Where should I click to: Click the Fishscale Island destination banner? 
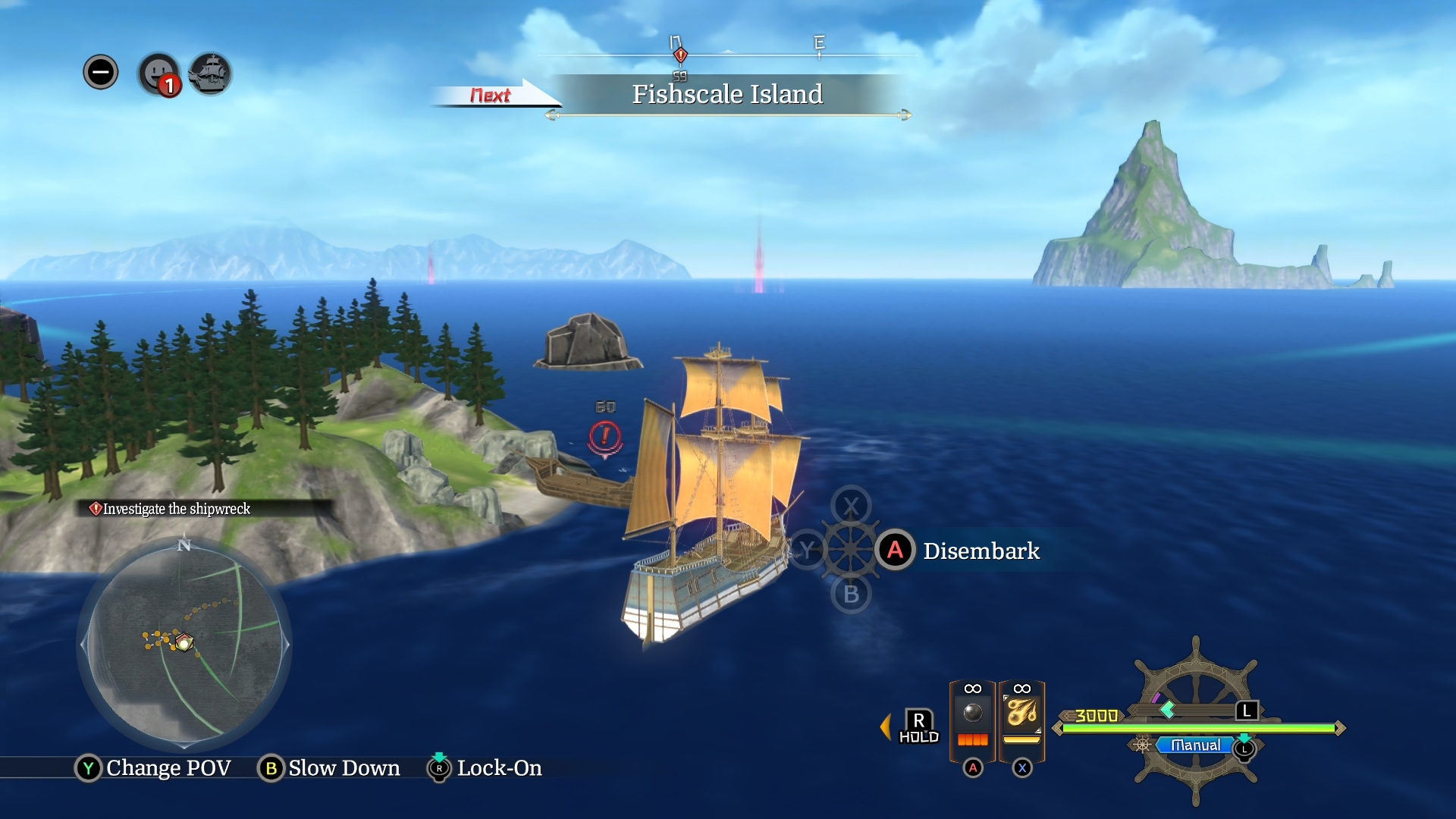pos(726,94)
